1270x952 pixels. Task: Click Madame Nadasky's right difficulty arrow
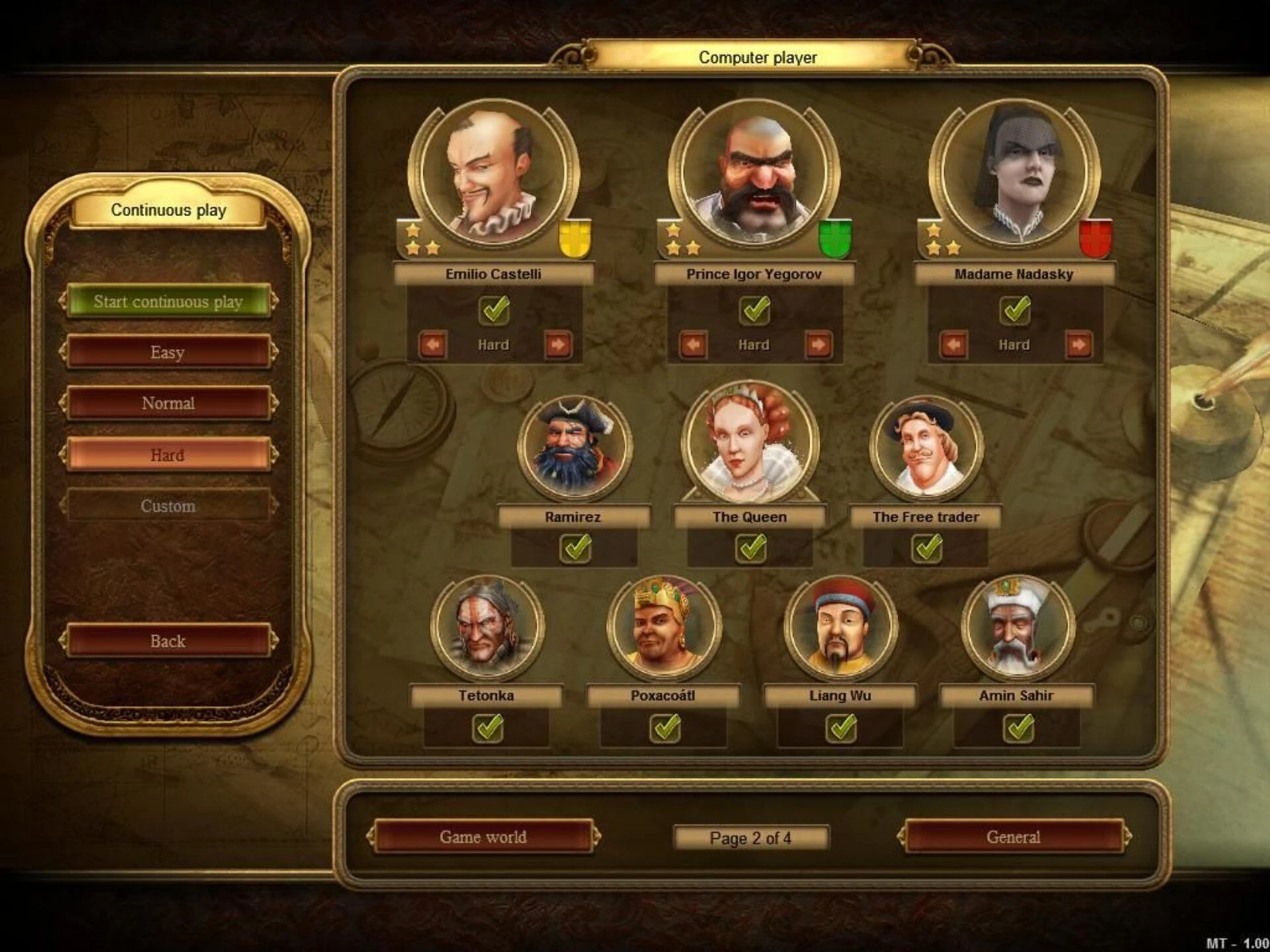pos(1078,344)
